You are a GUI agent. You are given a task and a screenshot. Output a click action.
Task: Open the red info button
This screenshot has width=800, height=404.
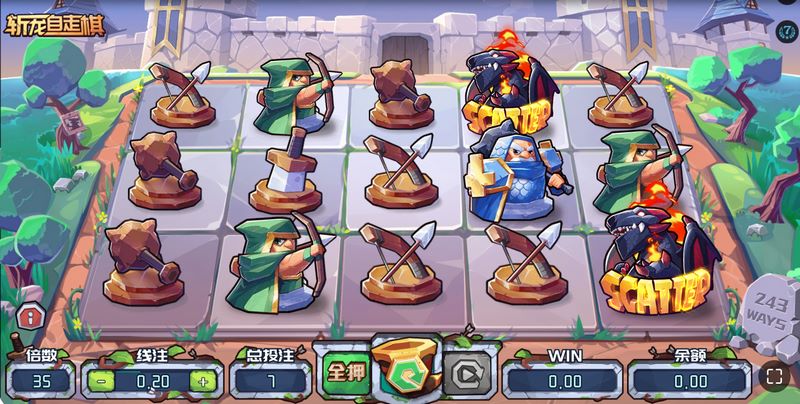coord(31,317)
